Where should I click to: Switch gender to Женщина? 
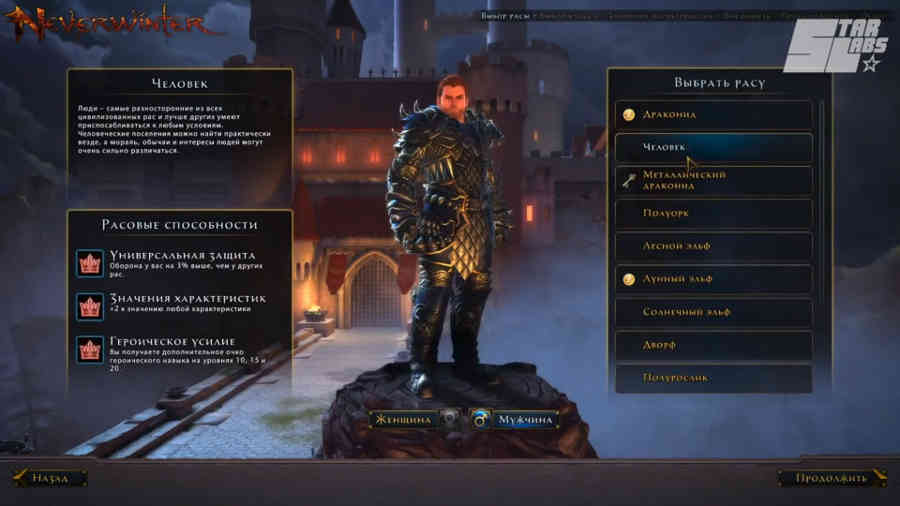pos(404,420)
